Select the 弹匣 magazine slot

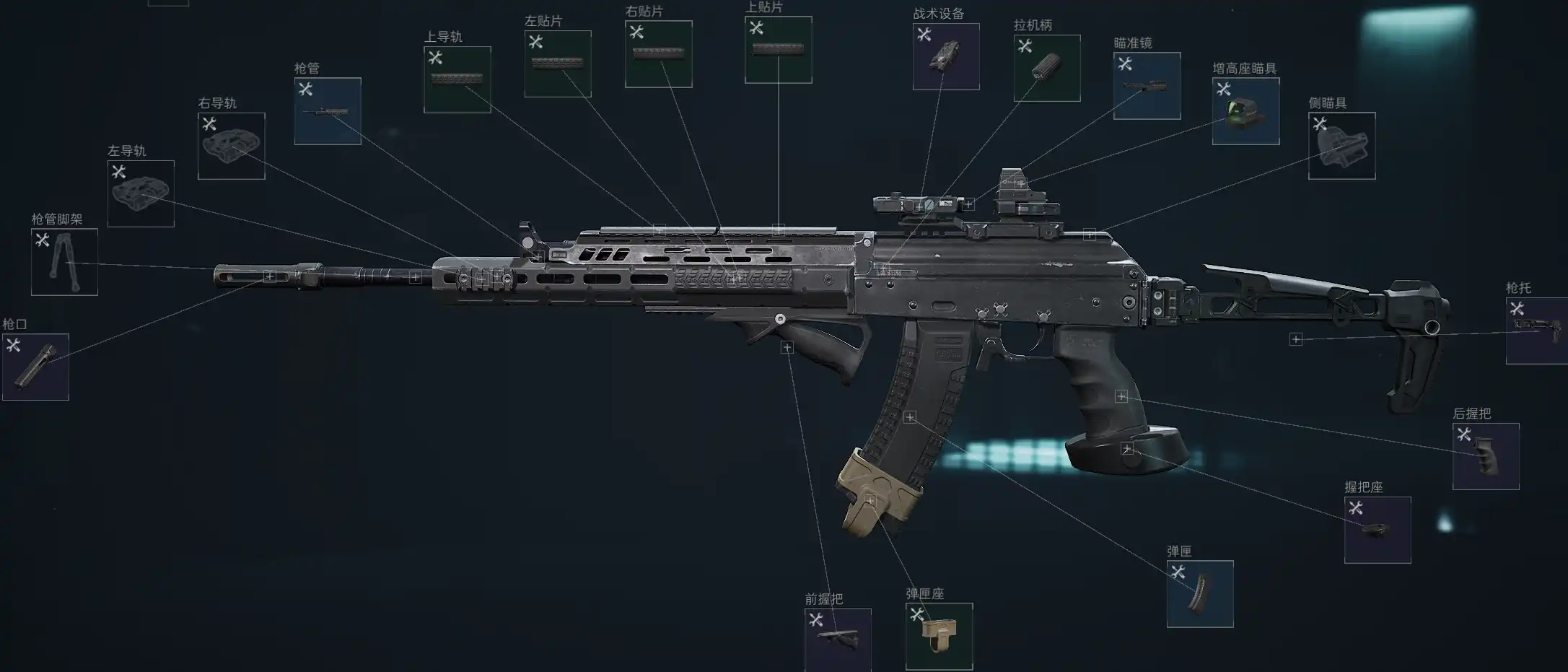[1200, 593]
